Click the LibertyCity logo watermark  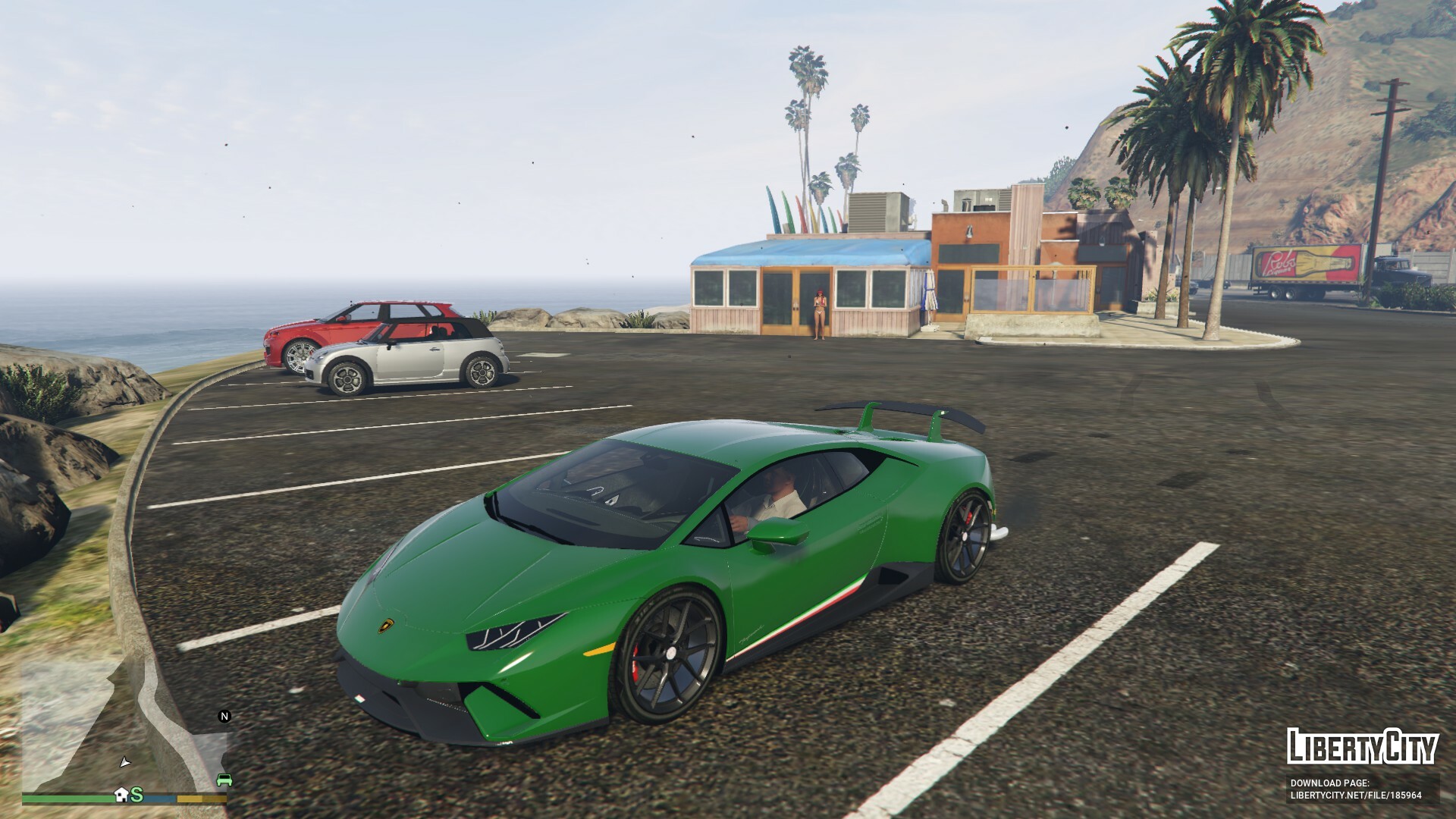tap(1362, 747)
